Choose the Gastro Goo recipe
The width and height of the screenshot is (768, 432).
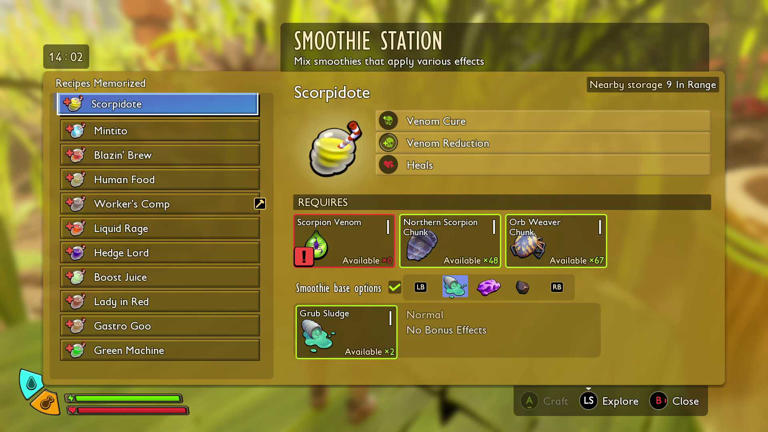coord(160,326)
